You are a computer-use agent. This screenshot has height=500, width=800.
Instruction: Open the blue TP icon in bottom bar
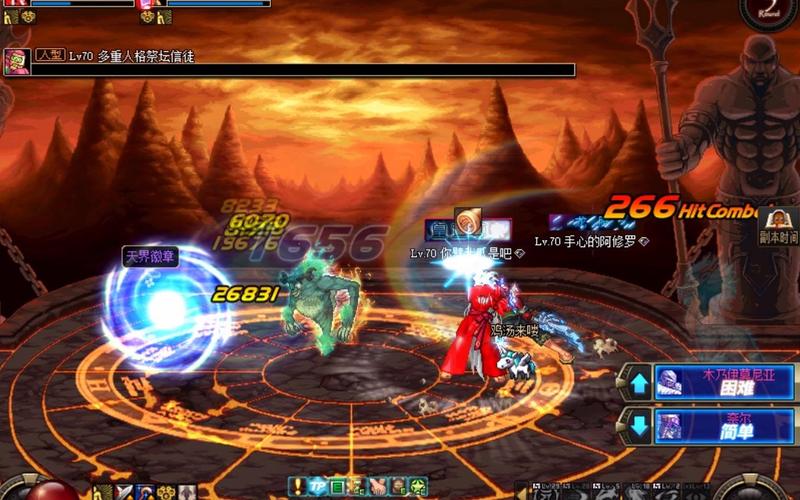[318, 487]
